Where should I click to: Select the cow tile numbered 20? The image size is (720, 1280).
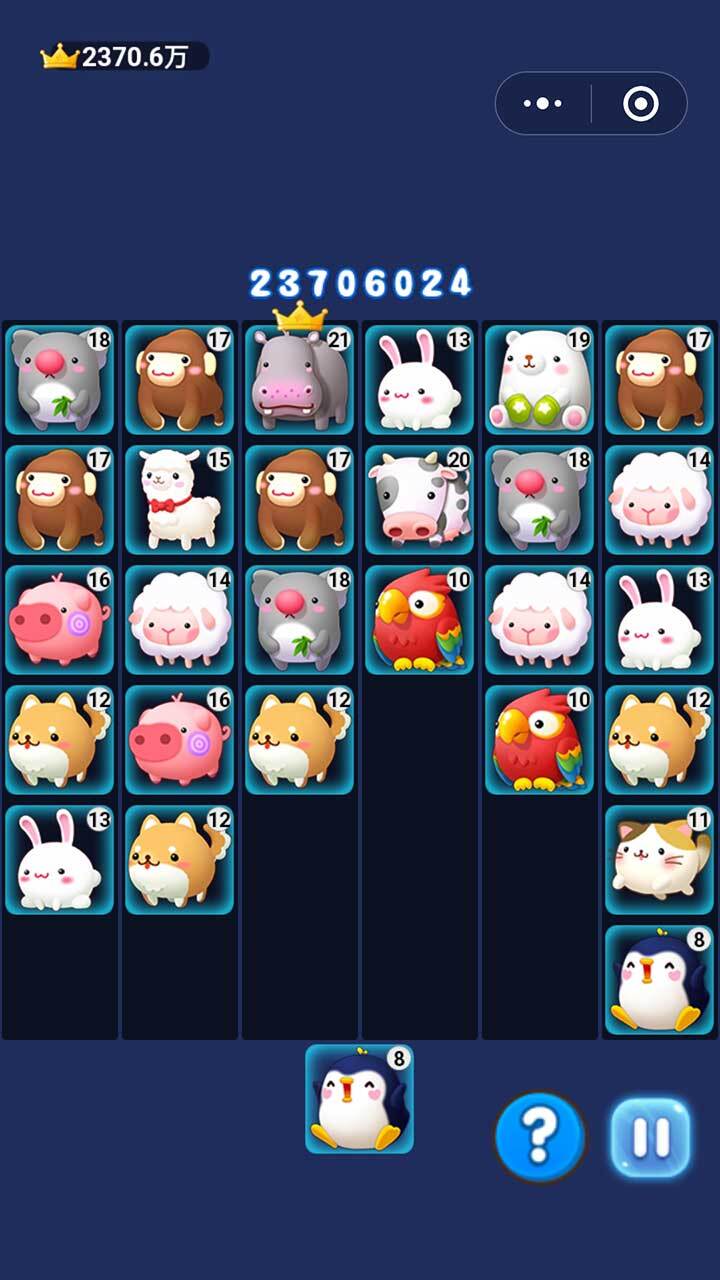coord(419,500)
